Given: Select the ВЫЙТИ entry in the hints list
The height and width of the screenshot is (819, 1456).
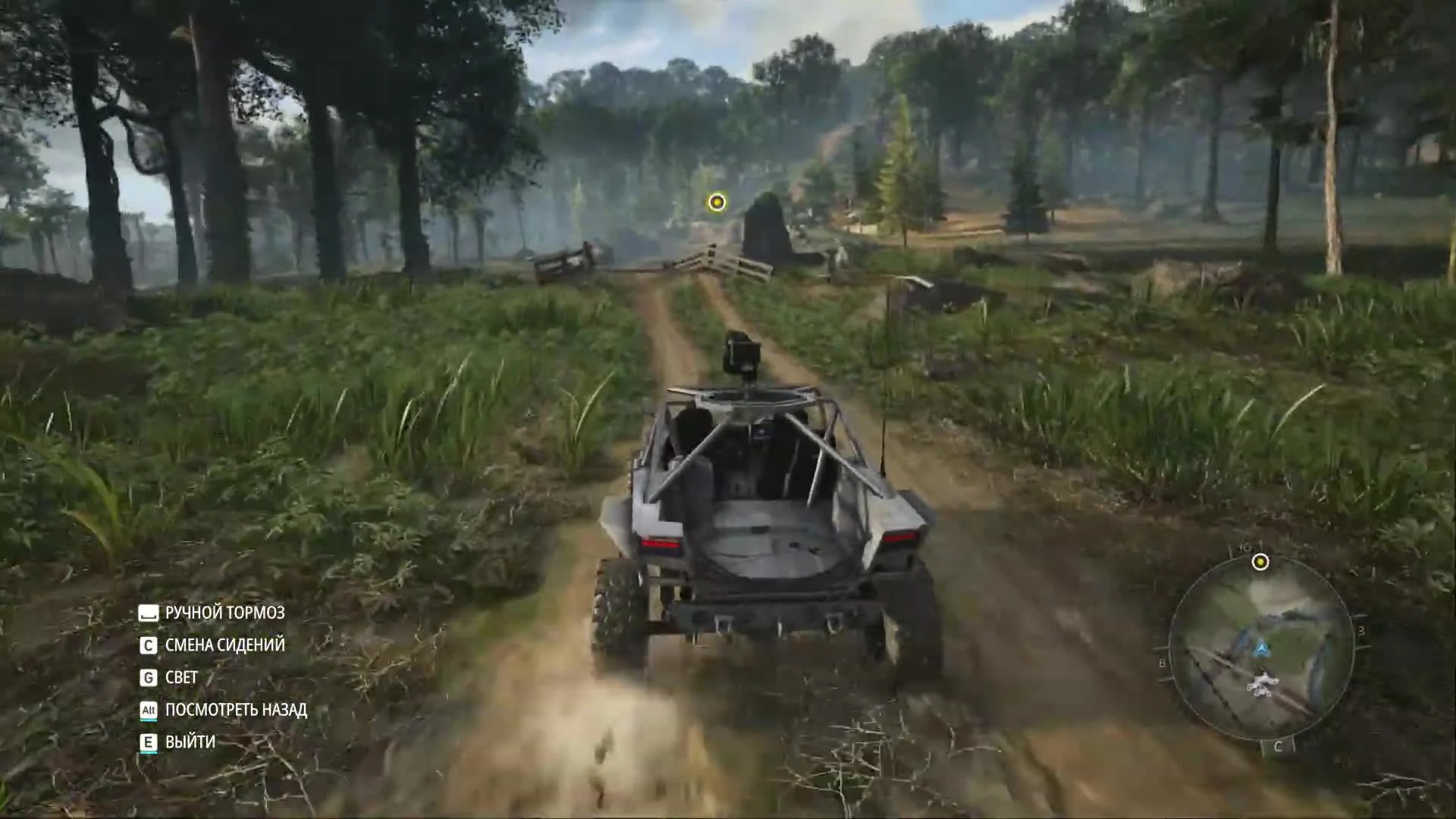Looking at the screenshot, I should pos(189,742).
